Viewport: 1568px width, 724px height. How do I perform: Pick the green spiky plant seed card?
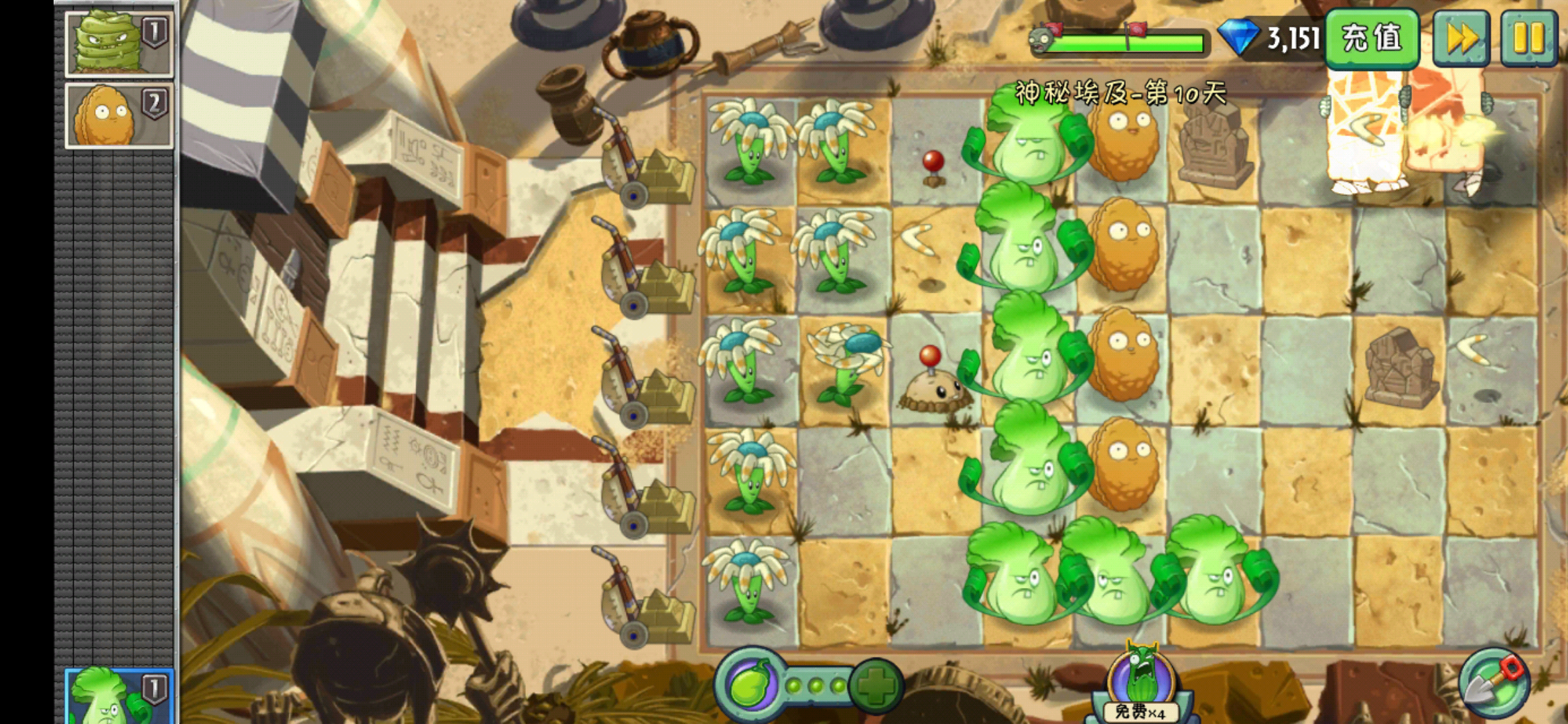pos(119,42)
